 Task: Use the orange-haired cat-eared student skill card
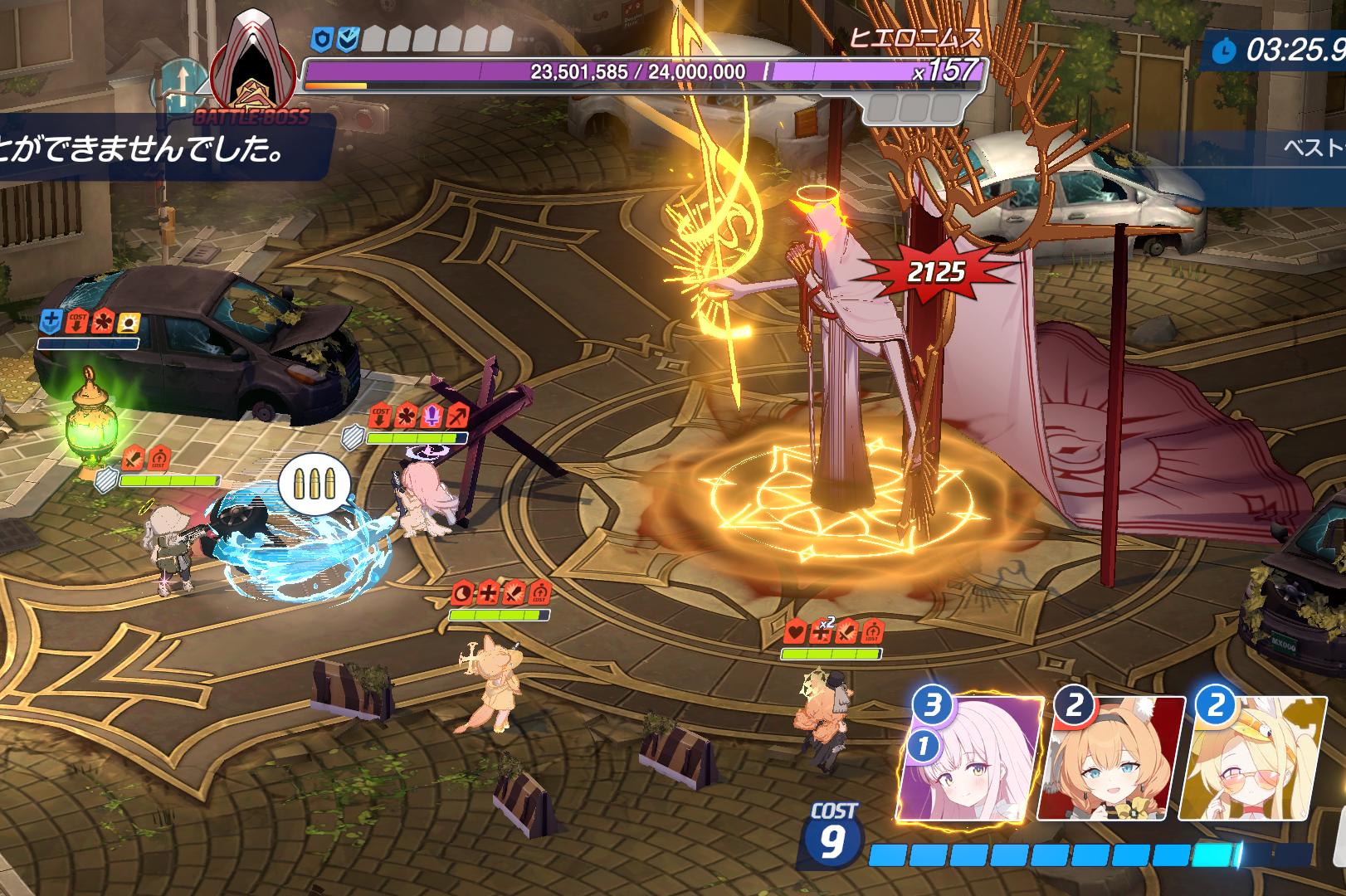coord(1110,759)
